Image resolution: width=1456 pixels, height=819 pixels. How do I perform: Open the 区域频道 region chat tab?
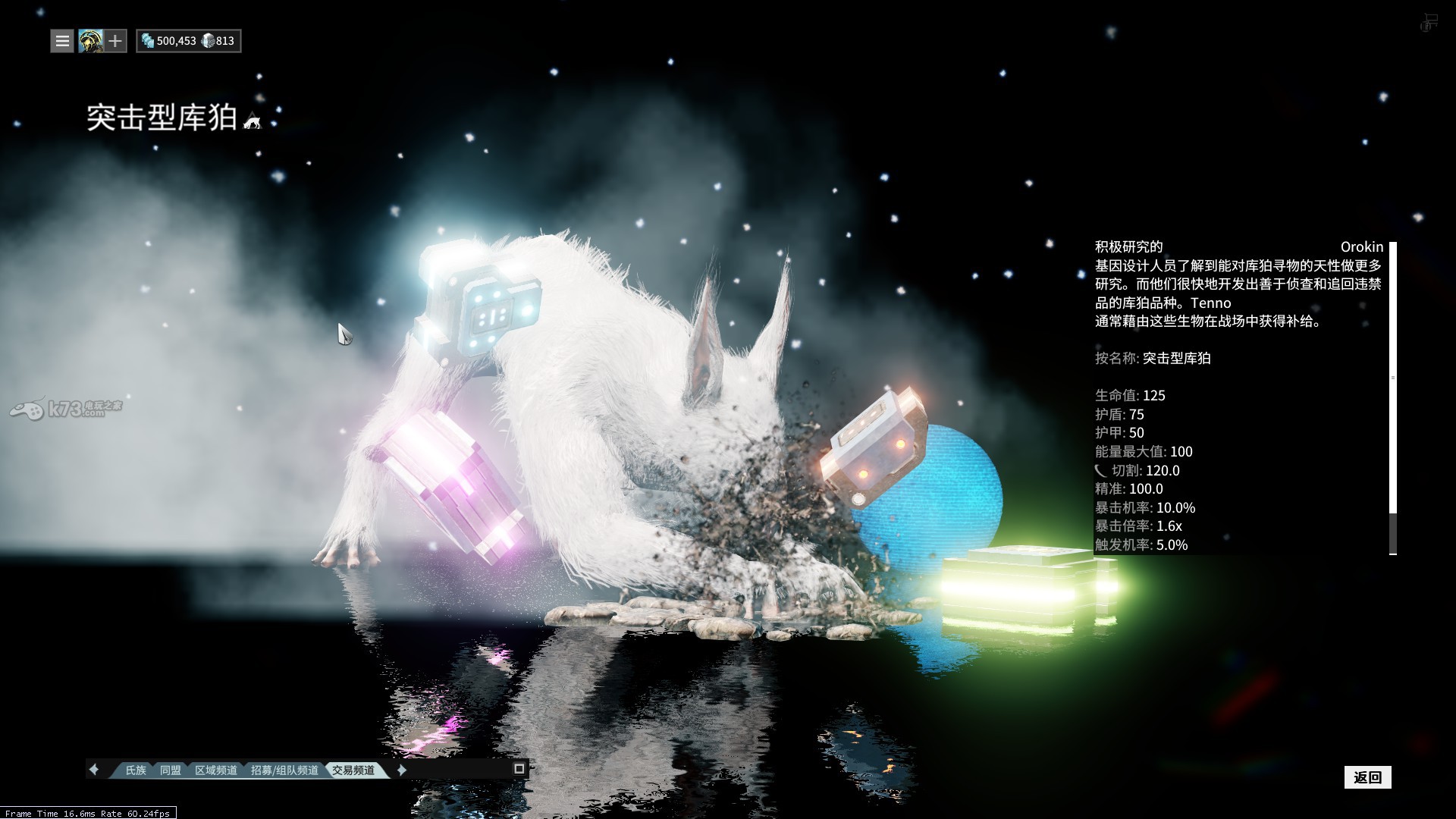(x=218, y=769)
